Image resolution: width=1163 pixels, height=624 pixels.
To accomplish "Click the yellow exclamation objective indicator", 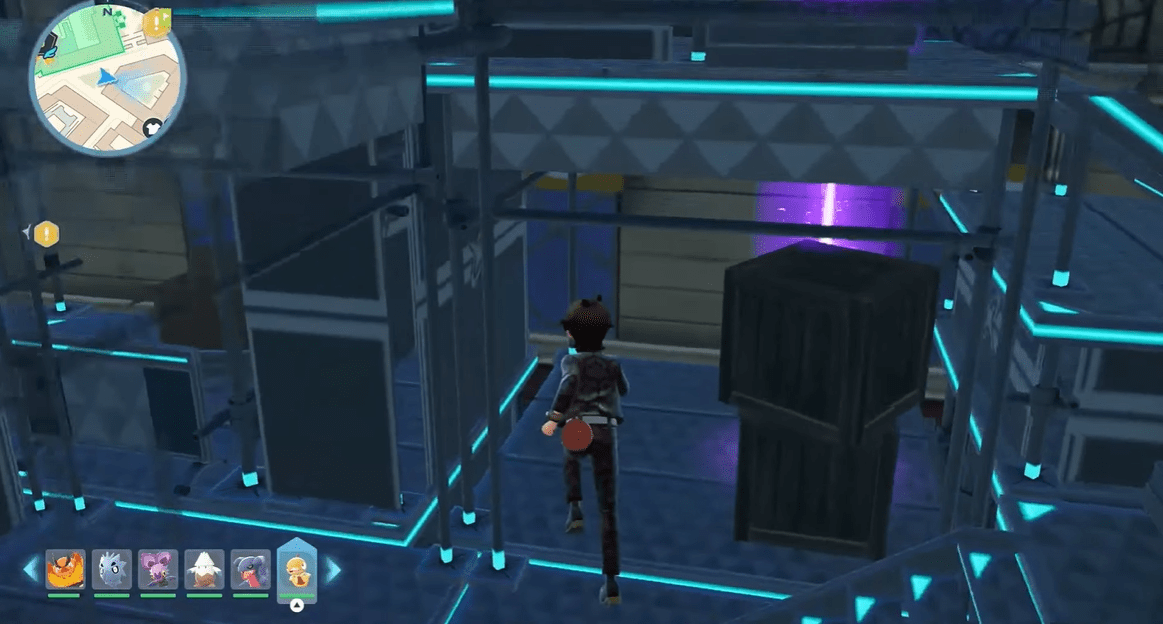I will [45, 234].
